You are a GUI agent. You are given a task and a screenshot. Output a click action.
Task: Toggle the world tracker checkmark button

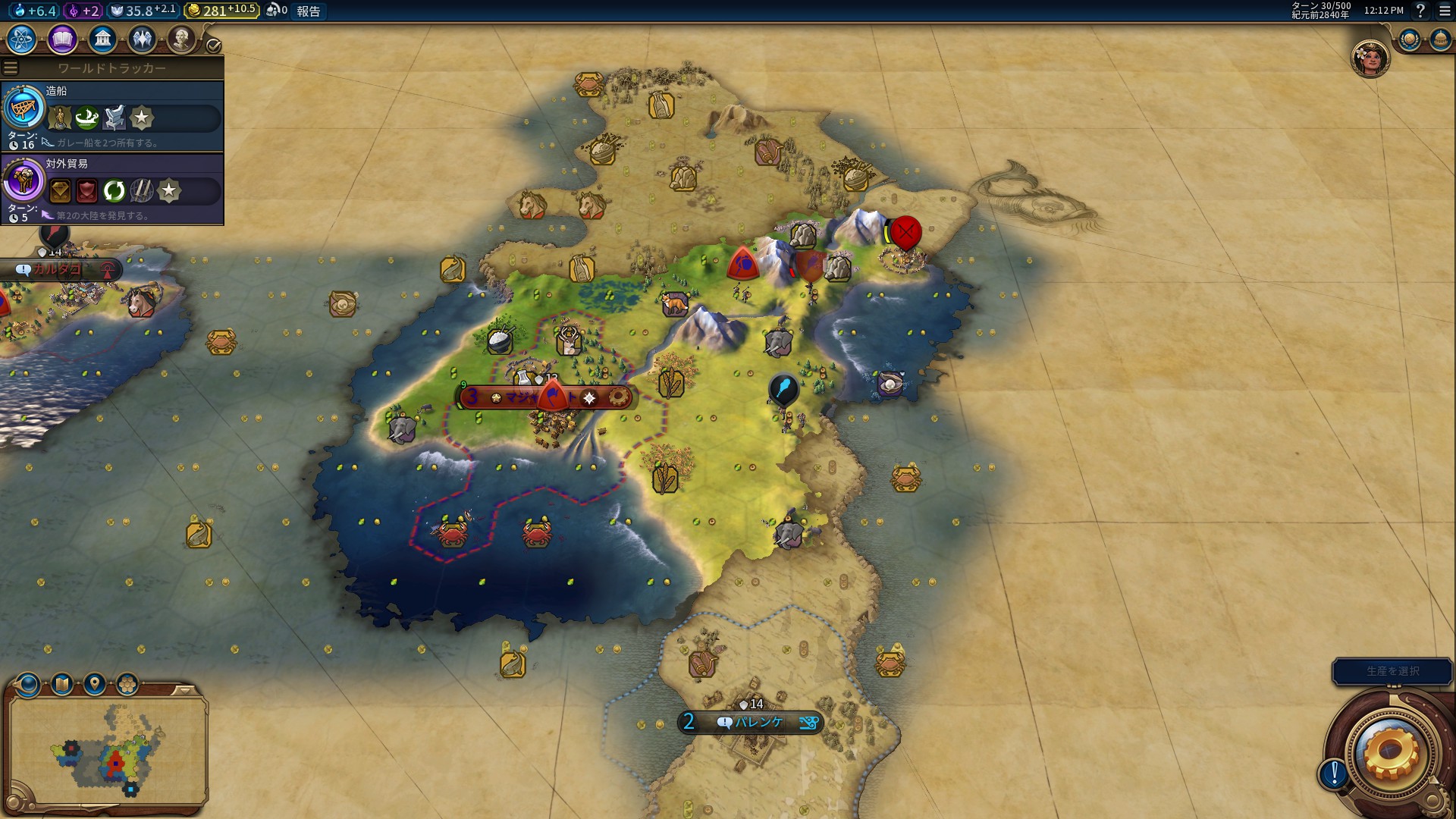(214, 45)
